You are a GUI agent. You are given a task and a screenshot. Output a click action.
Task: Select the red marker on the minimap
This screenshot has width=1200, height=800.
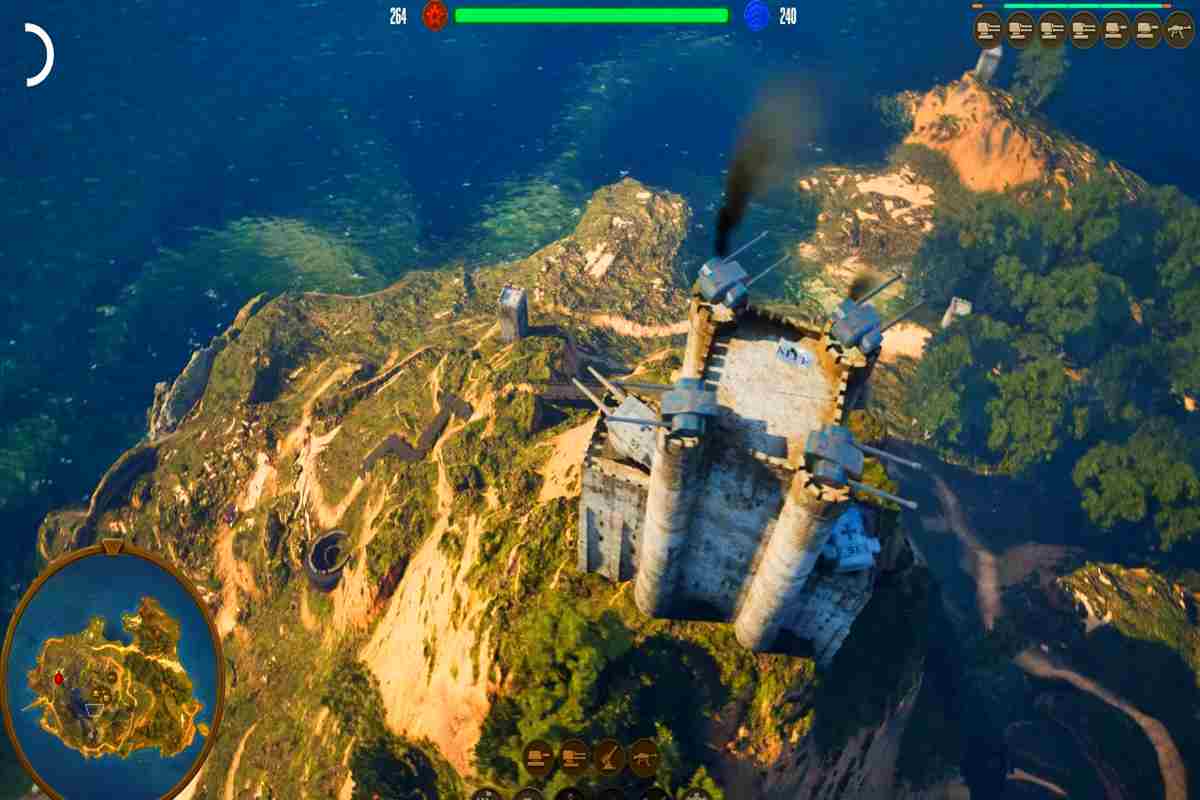[58, 679]
